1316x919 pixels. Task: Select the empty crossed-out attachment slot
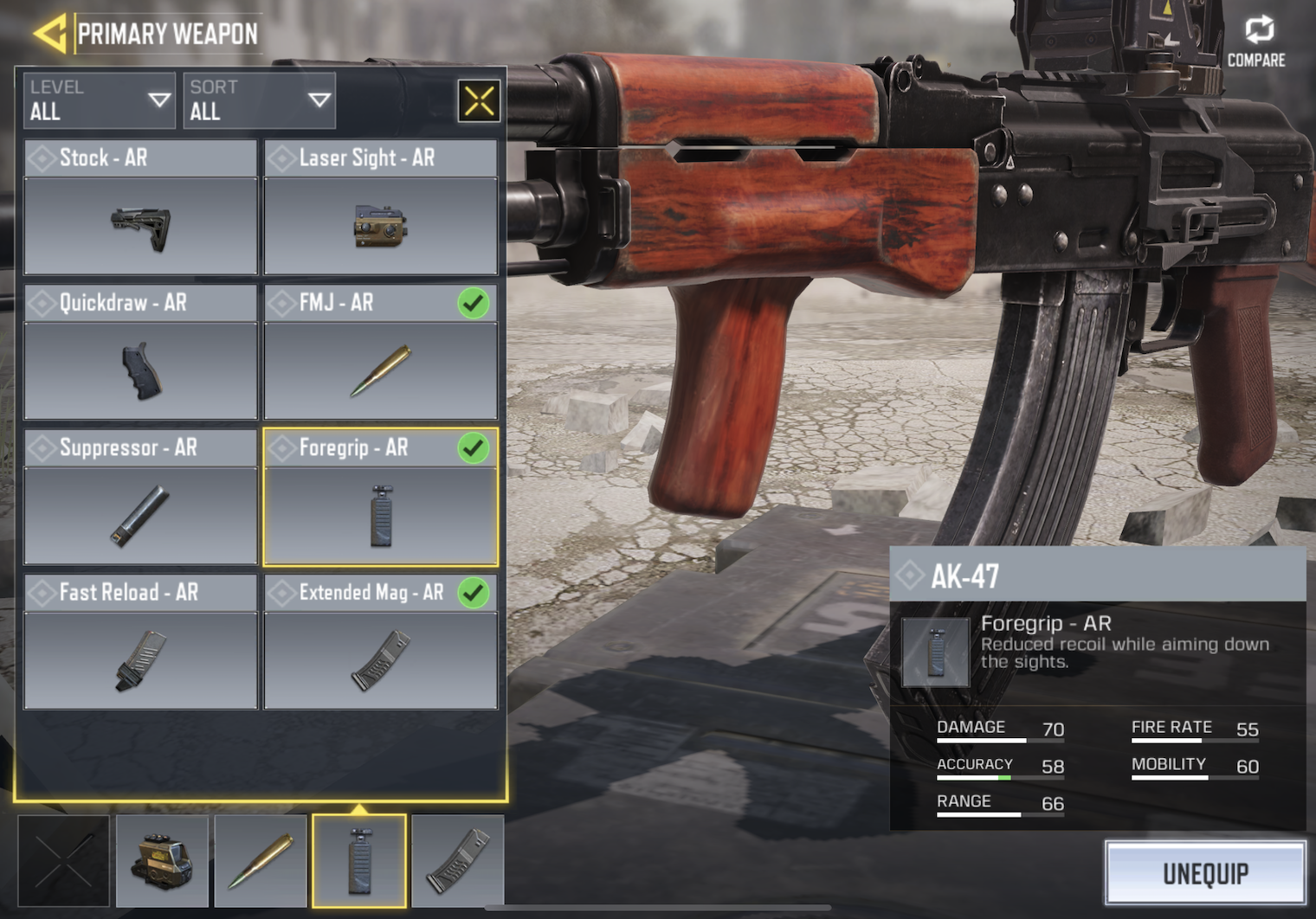pos(64,860)
